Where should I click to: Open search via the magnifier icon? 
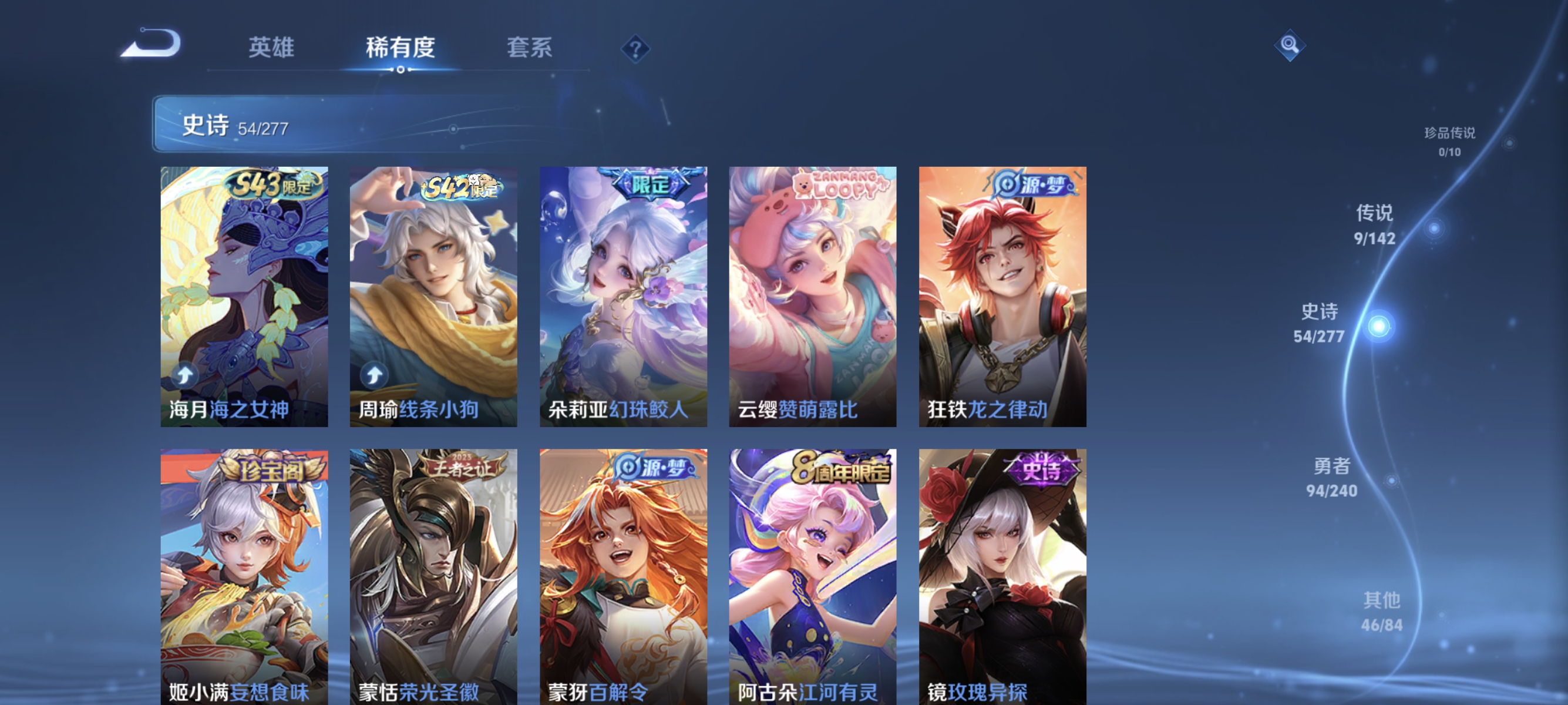[x=1290, y=46]
